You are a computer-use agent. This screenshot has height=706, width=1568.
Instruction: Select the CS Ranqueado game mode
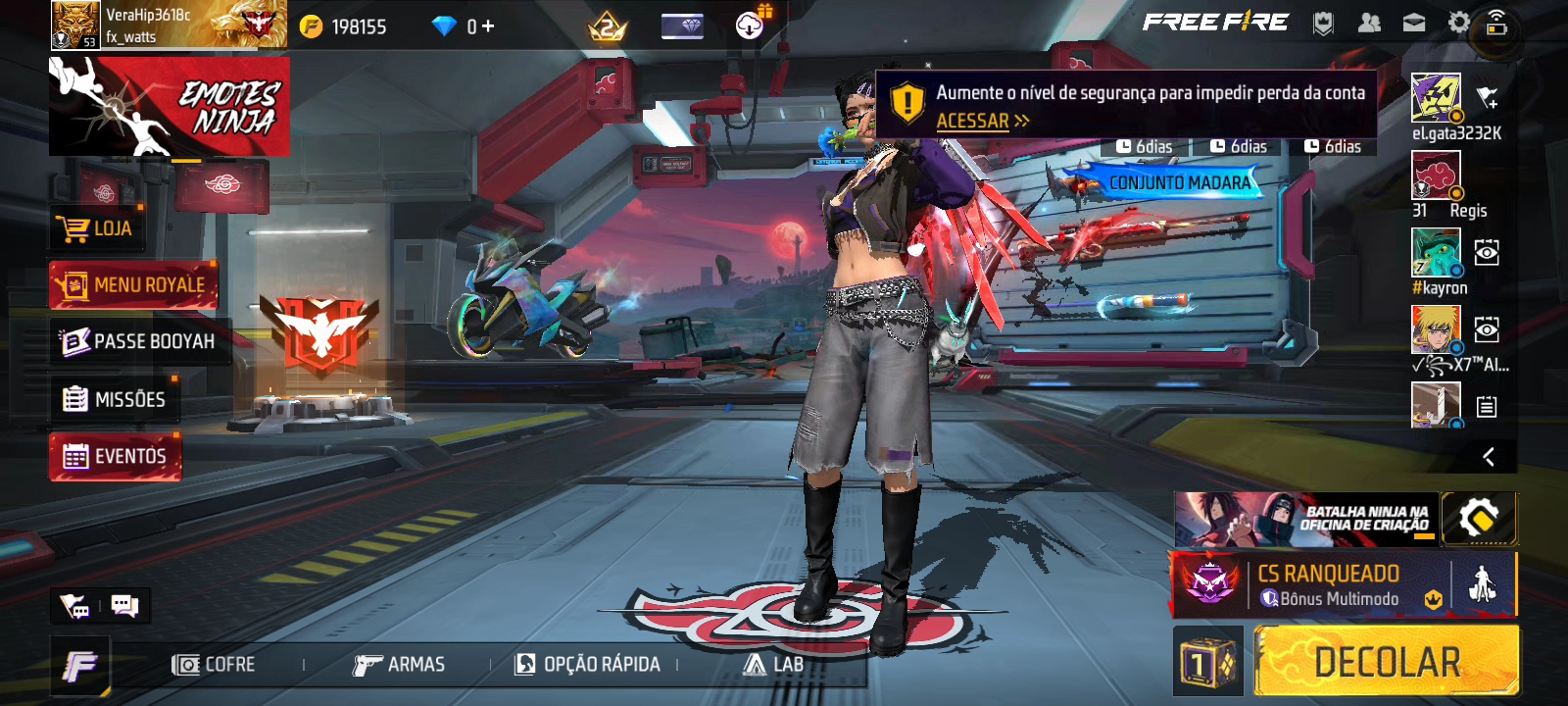pyautogui.click(x=1311, y=584)
